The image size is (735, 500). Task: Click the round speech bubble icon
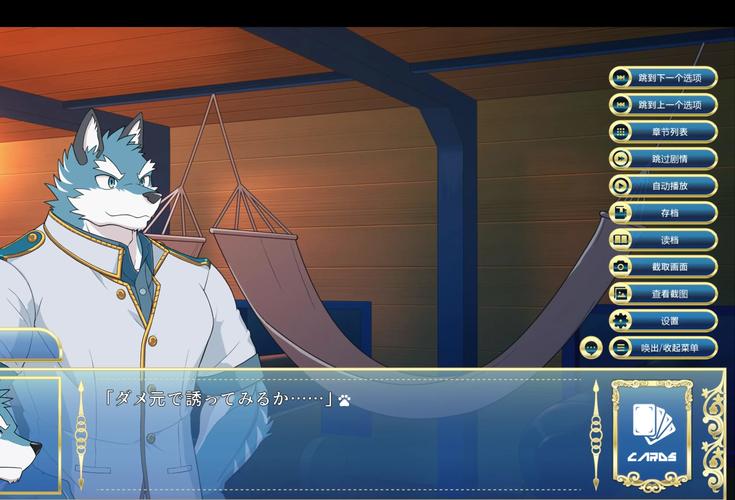point(591,348)
